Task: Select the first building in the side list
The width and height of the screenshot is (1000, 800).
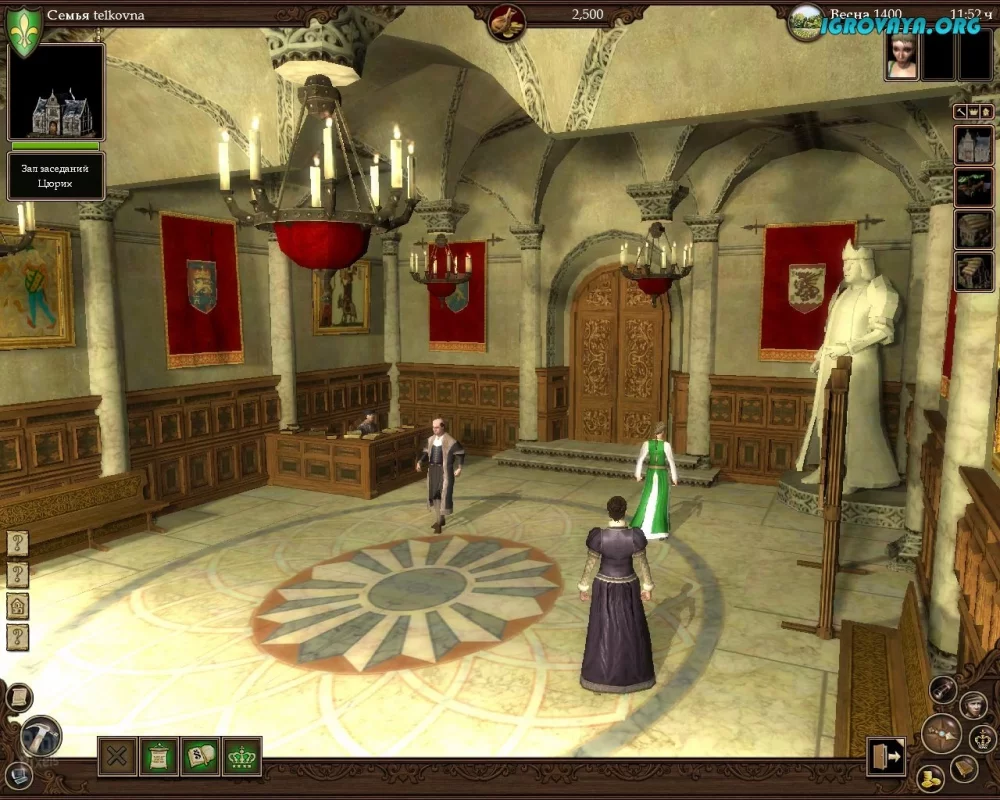Action: [973, 145]
